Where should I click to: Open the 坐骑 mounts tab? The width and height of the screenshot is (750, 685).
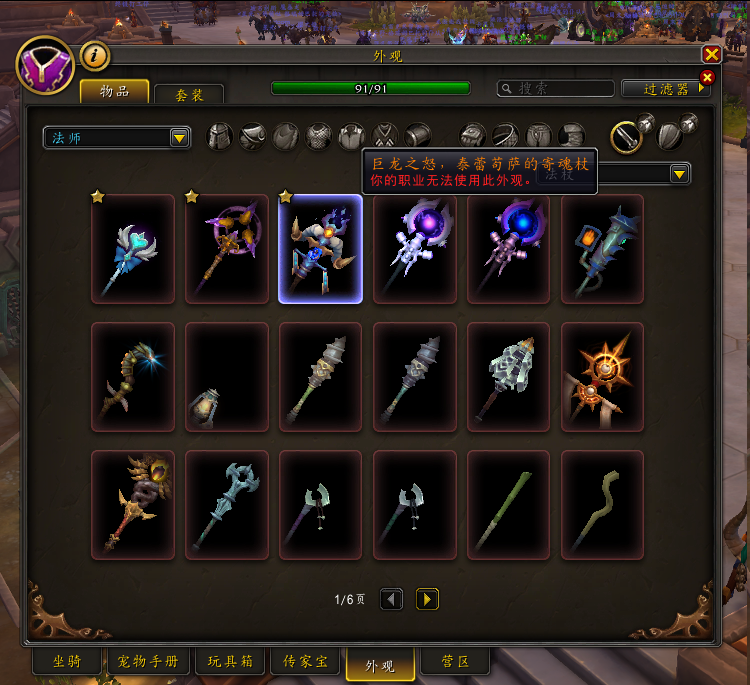tap(67, 662)
